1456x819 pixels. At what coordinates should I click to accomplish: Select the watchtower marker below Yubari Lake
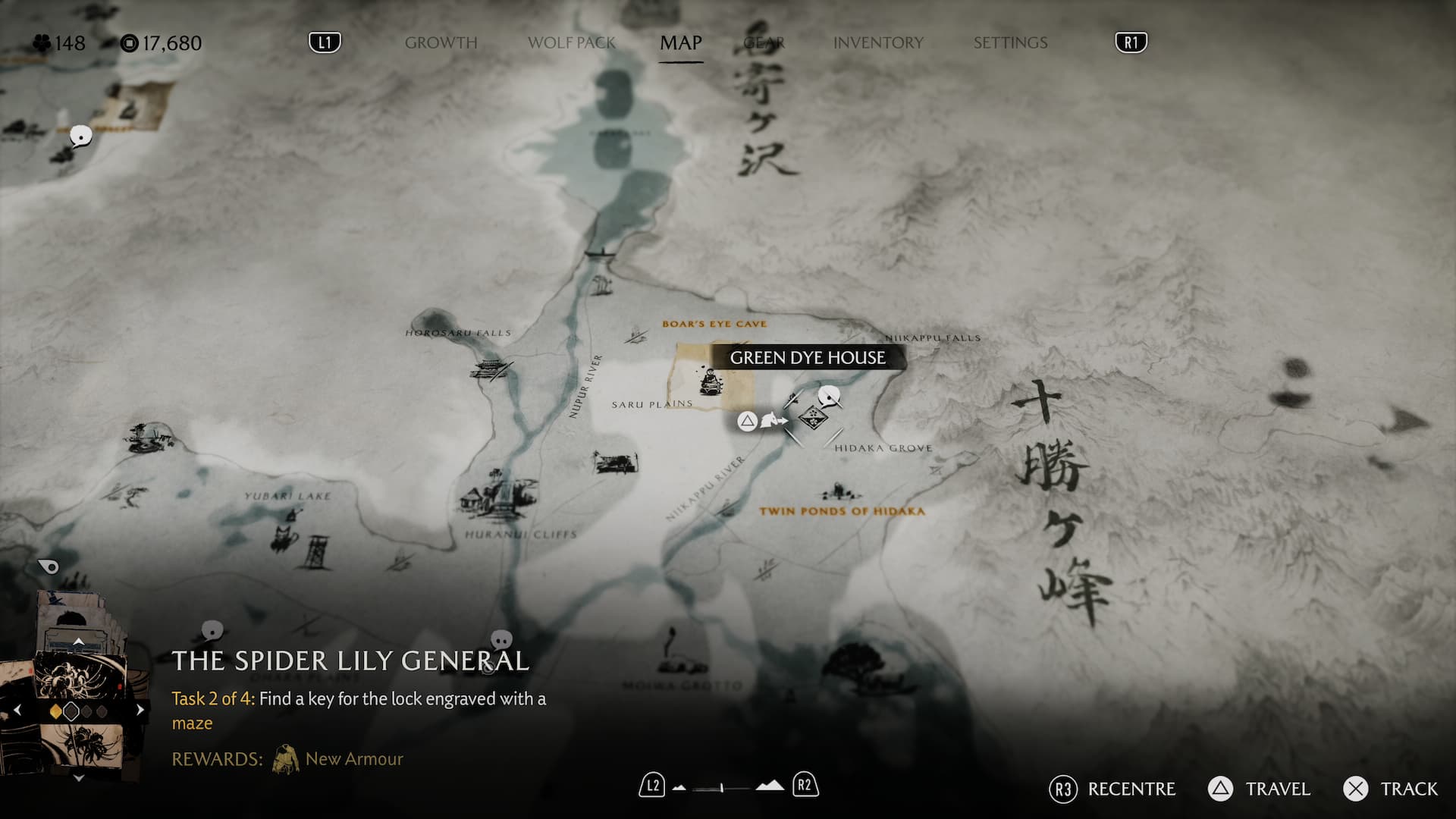[314, 551]
